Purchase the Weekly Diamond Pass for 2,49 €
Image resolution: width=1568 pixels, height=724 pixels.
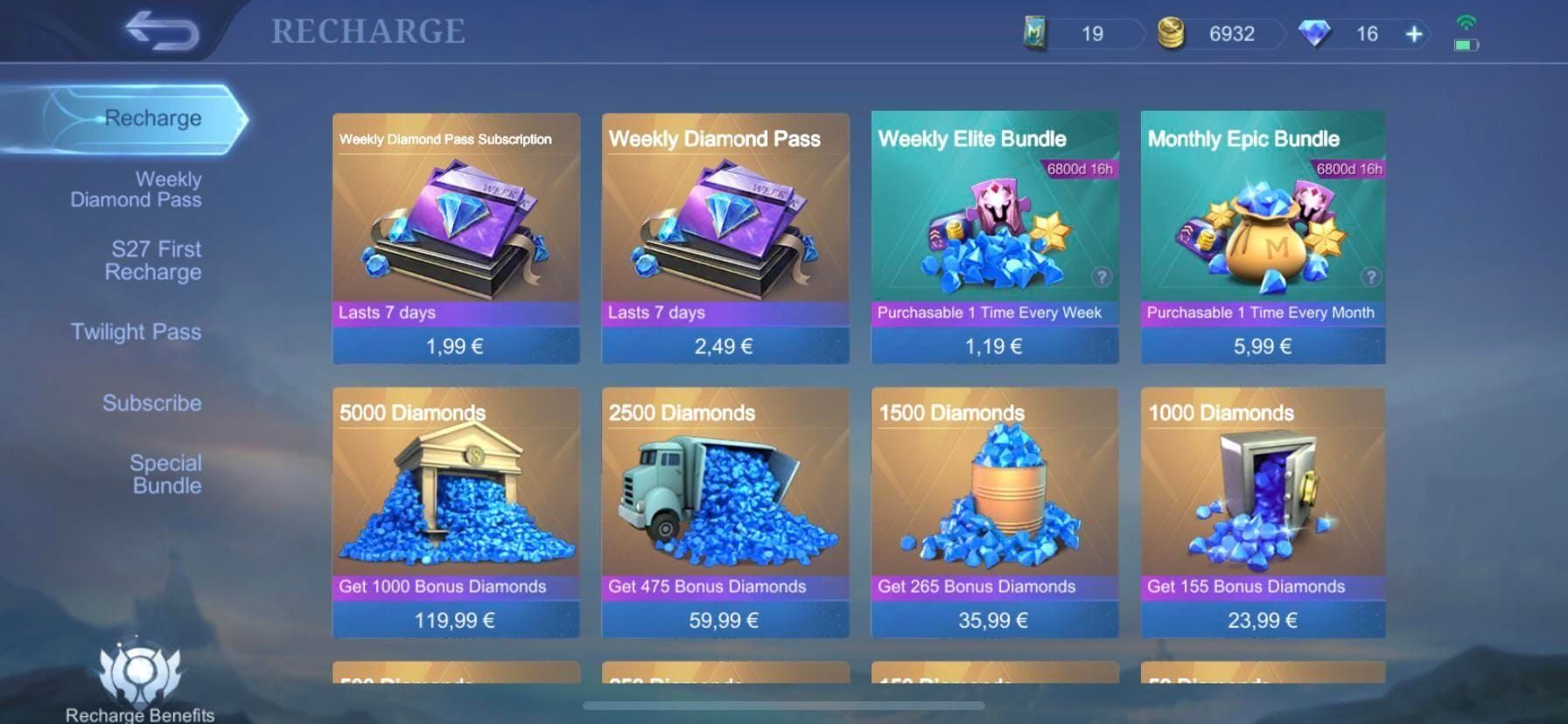tap(724, 346)
